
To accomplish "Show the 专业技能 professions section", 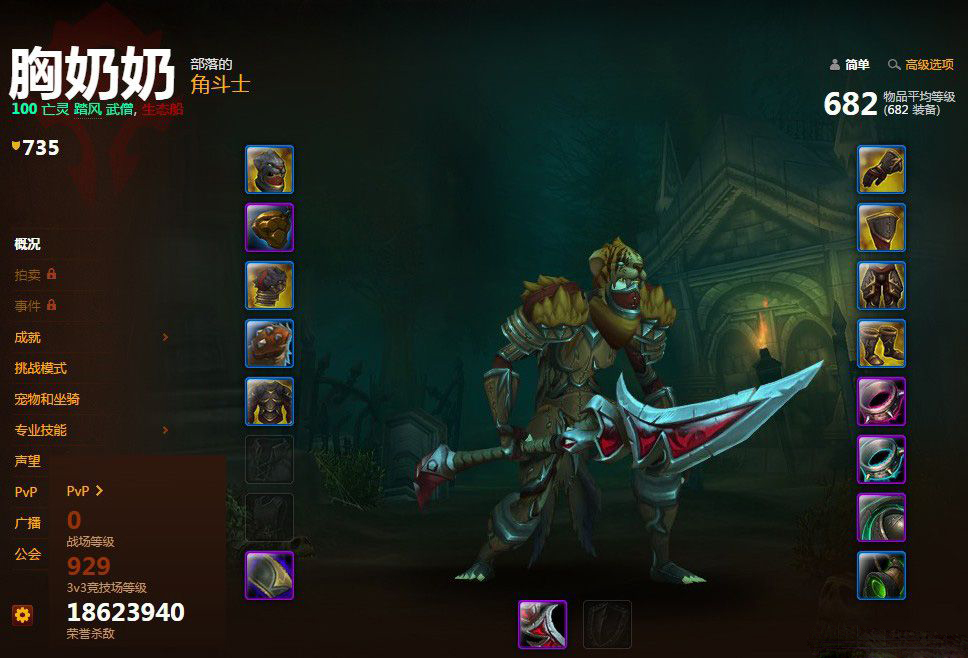I will [x=41, y=430].
